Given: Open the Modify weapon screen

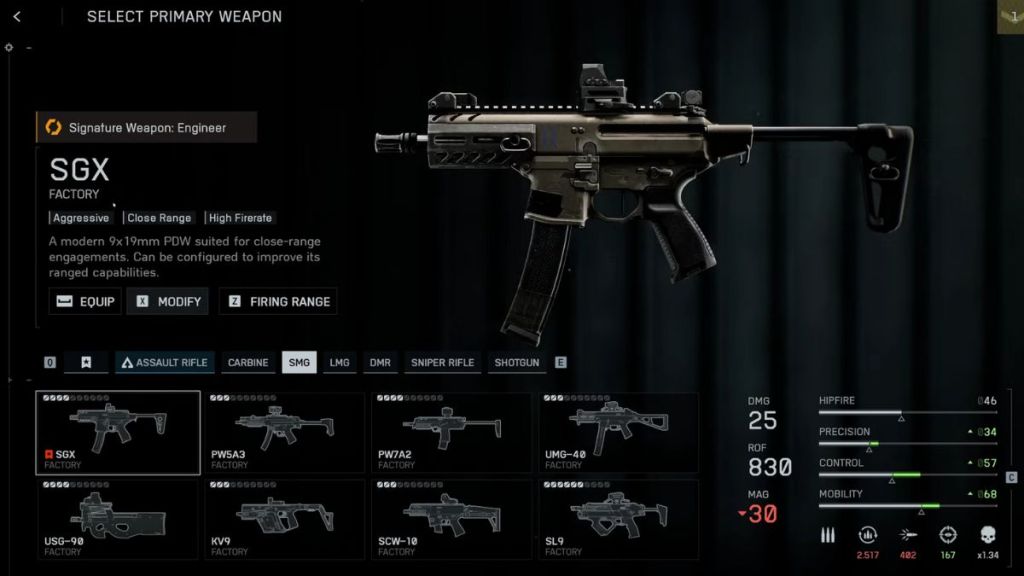Looking at the screenshot, I should [x=168, y=301].
